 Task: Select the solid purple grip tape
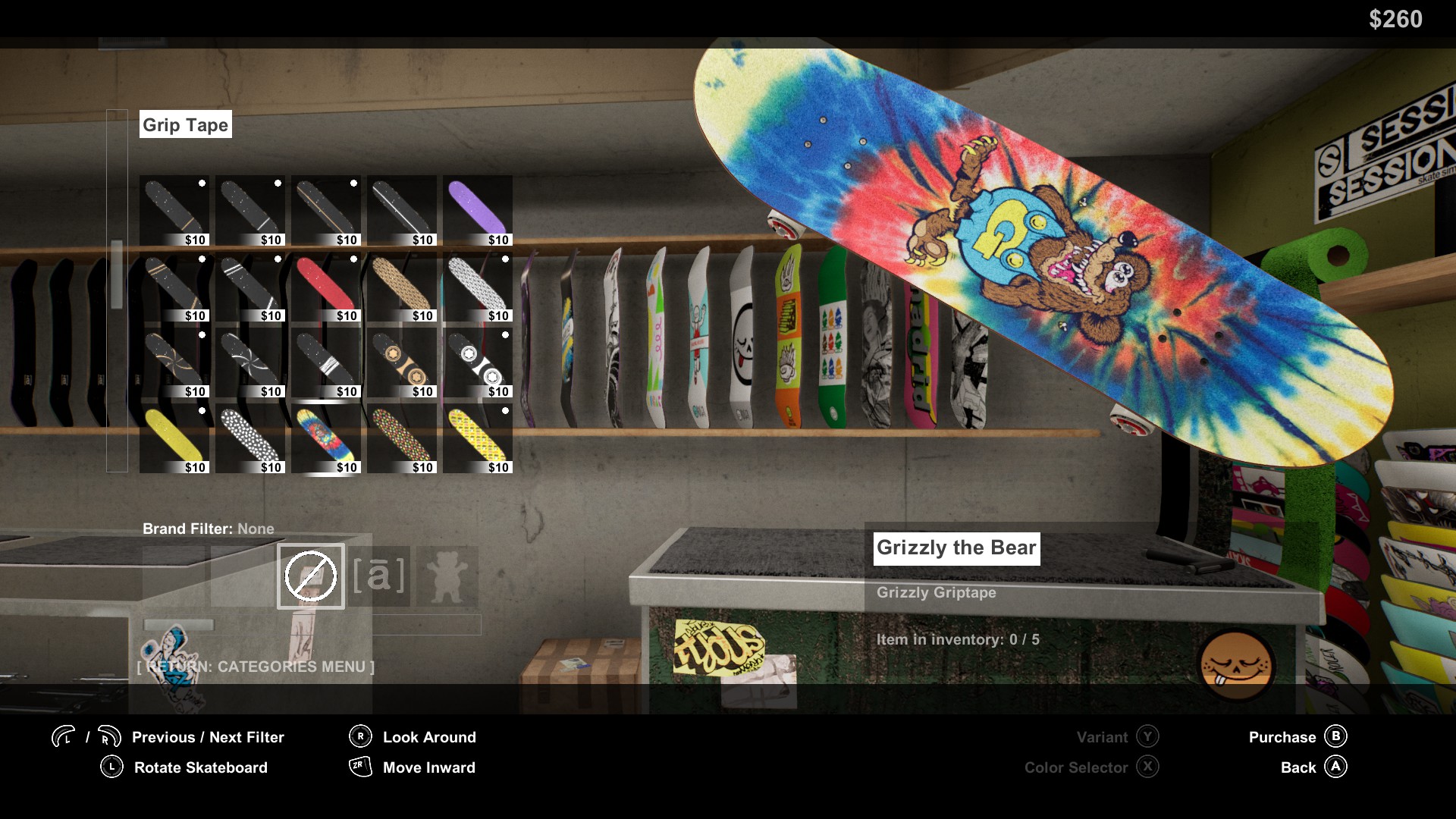pos(478,210)
